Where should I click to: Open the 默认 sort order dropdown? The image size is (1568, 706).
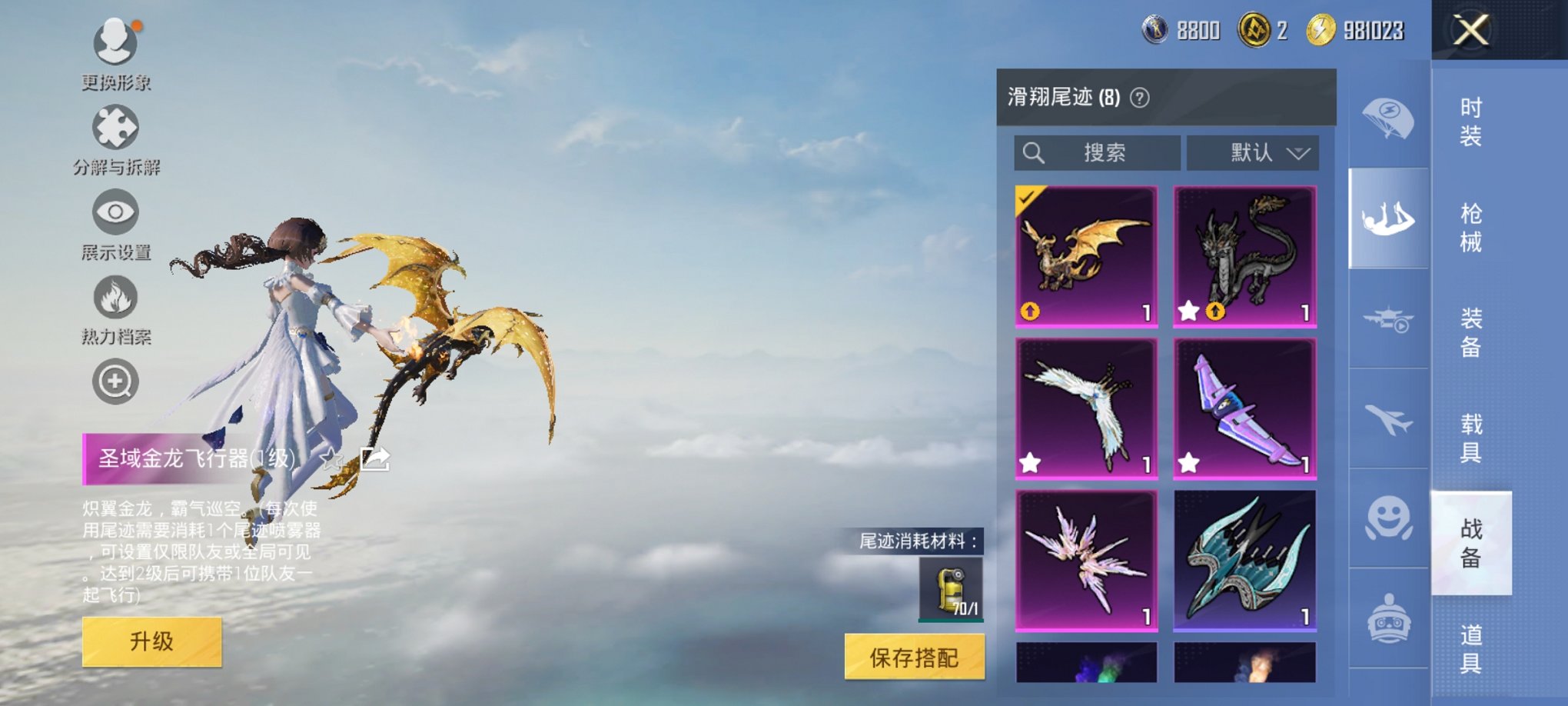[x=1251, y=153]
